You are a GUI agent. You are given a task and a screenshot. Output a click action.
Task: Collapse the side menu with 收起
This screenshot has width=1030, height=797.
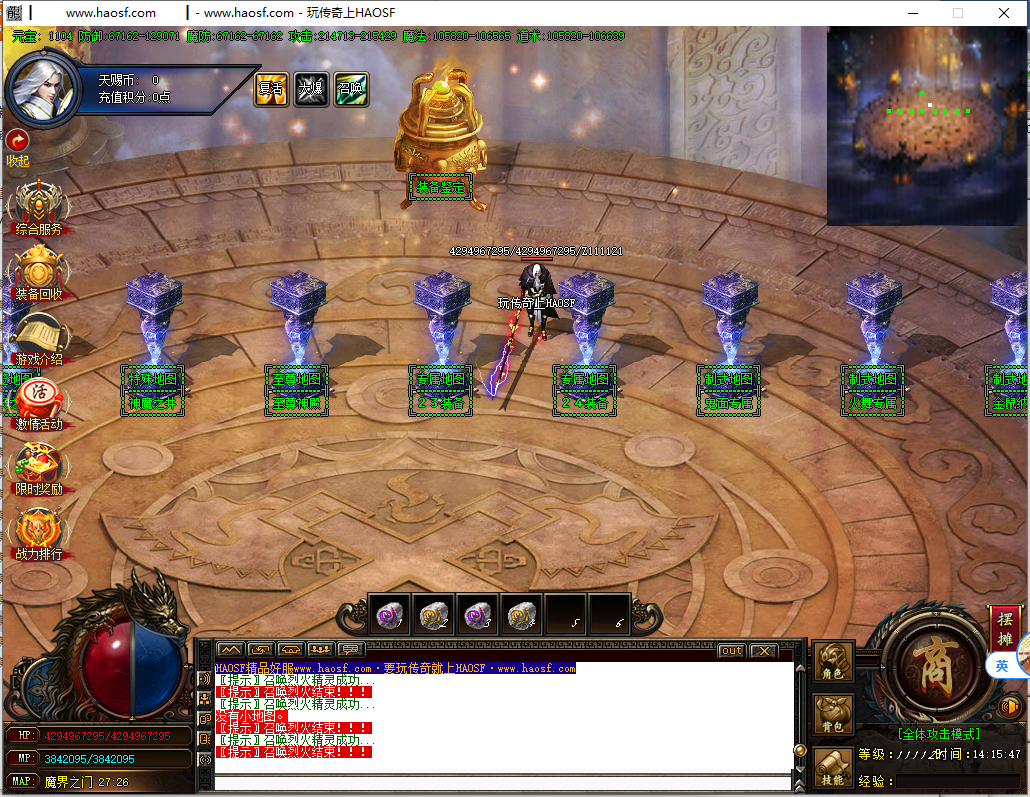coord(17,146)
